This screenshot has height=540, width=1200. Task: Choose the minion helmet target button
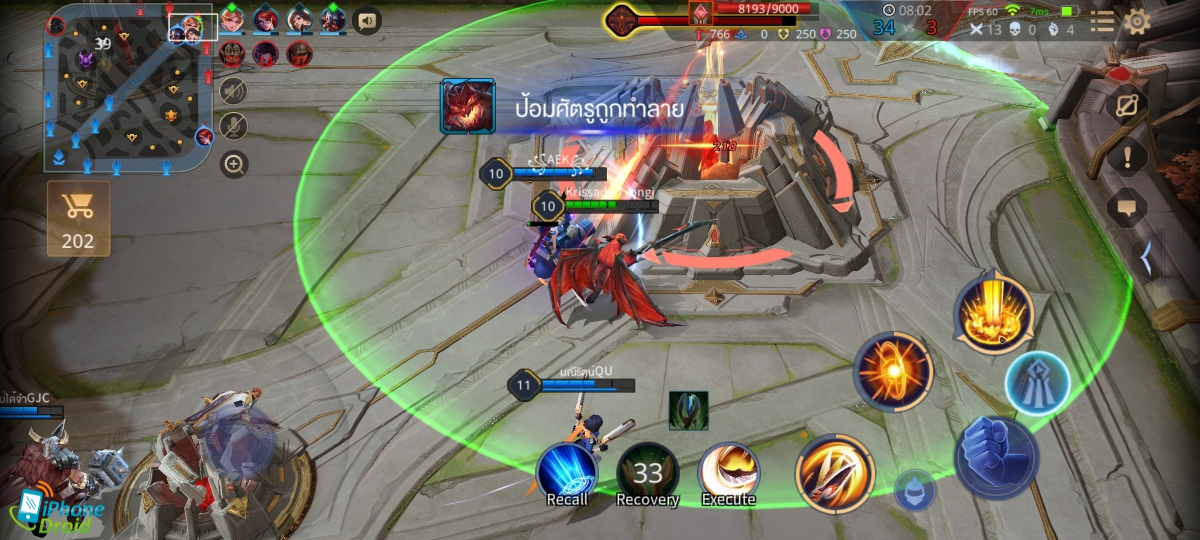pyautogui.click(x=914, y=489)
